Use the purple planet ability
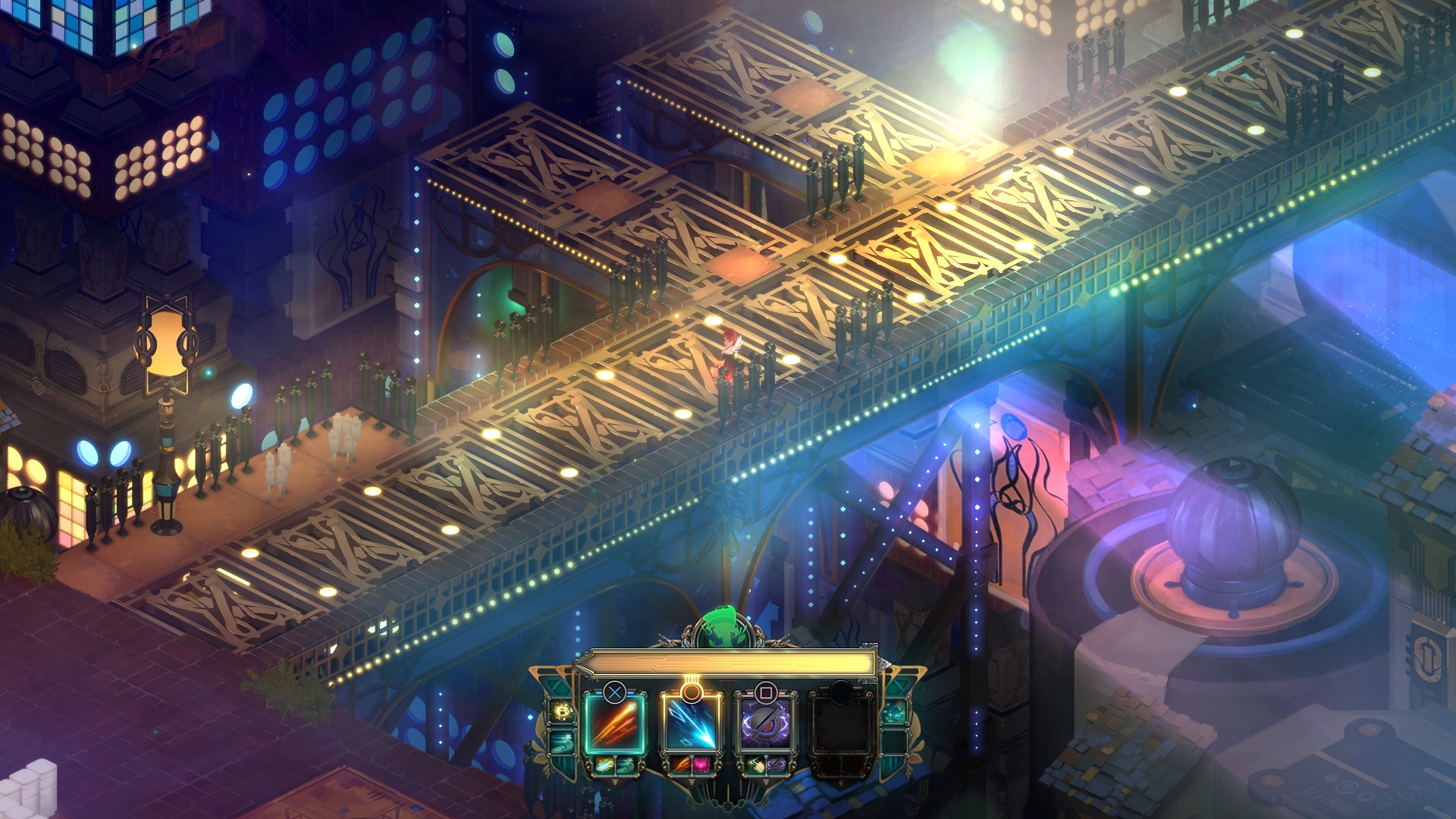Viewport: 1456px width, 819px height. tap(766, 723)
